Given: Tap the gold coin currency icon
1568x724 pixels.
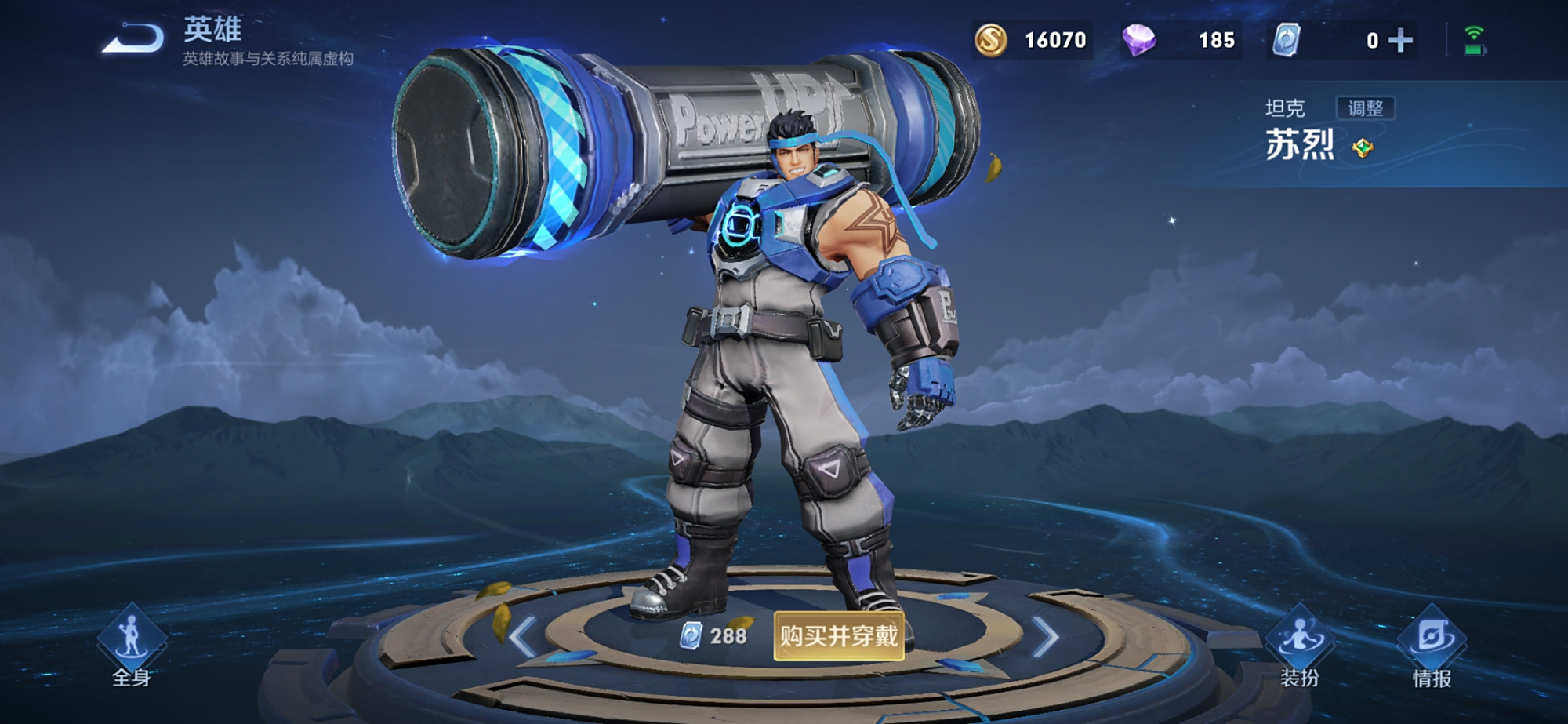Looking at the screenshot, I should click(991, 40).
